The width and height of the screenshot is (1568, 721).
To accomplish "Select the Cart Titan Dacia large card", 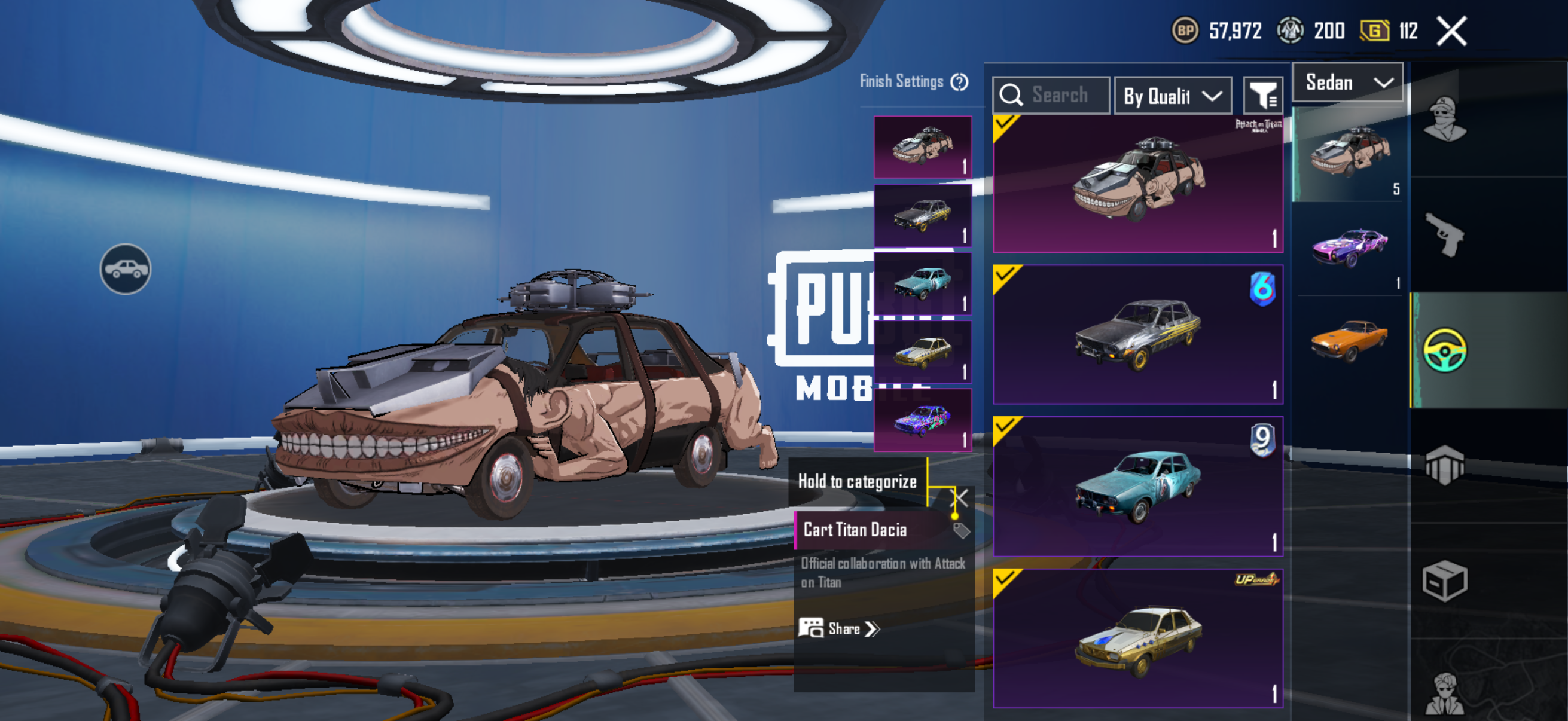I will tap(1137, 184).
